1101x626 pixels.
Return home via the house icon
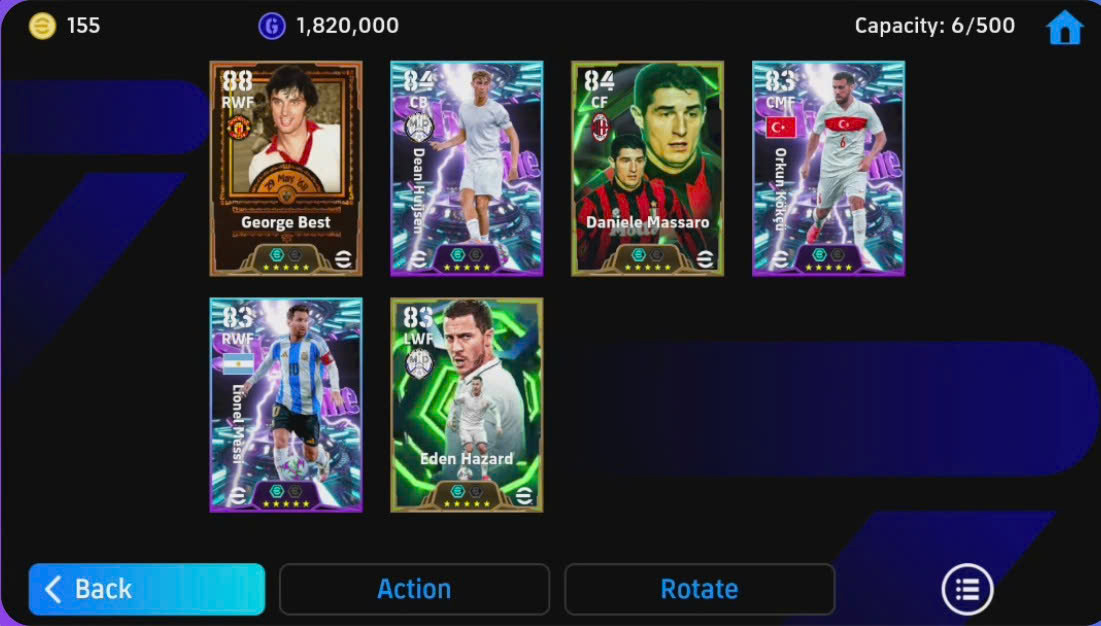tap(1064, 28)
